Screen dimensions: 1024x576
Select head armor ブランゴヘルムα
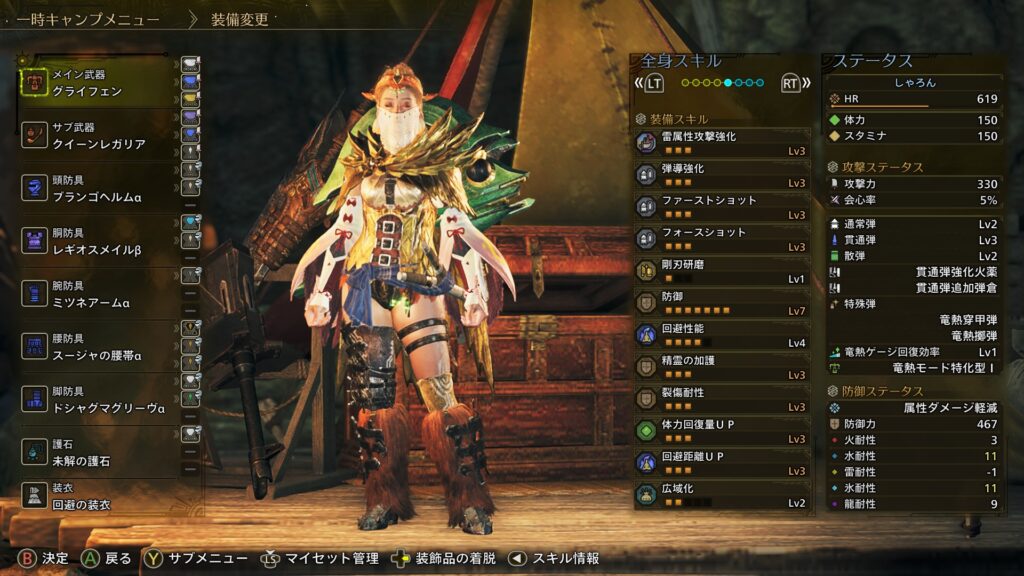click(x=98, y=190)
